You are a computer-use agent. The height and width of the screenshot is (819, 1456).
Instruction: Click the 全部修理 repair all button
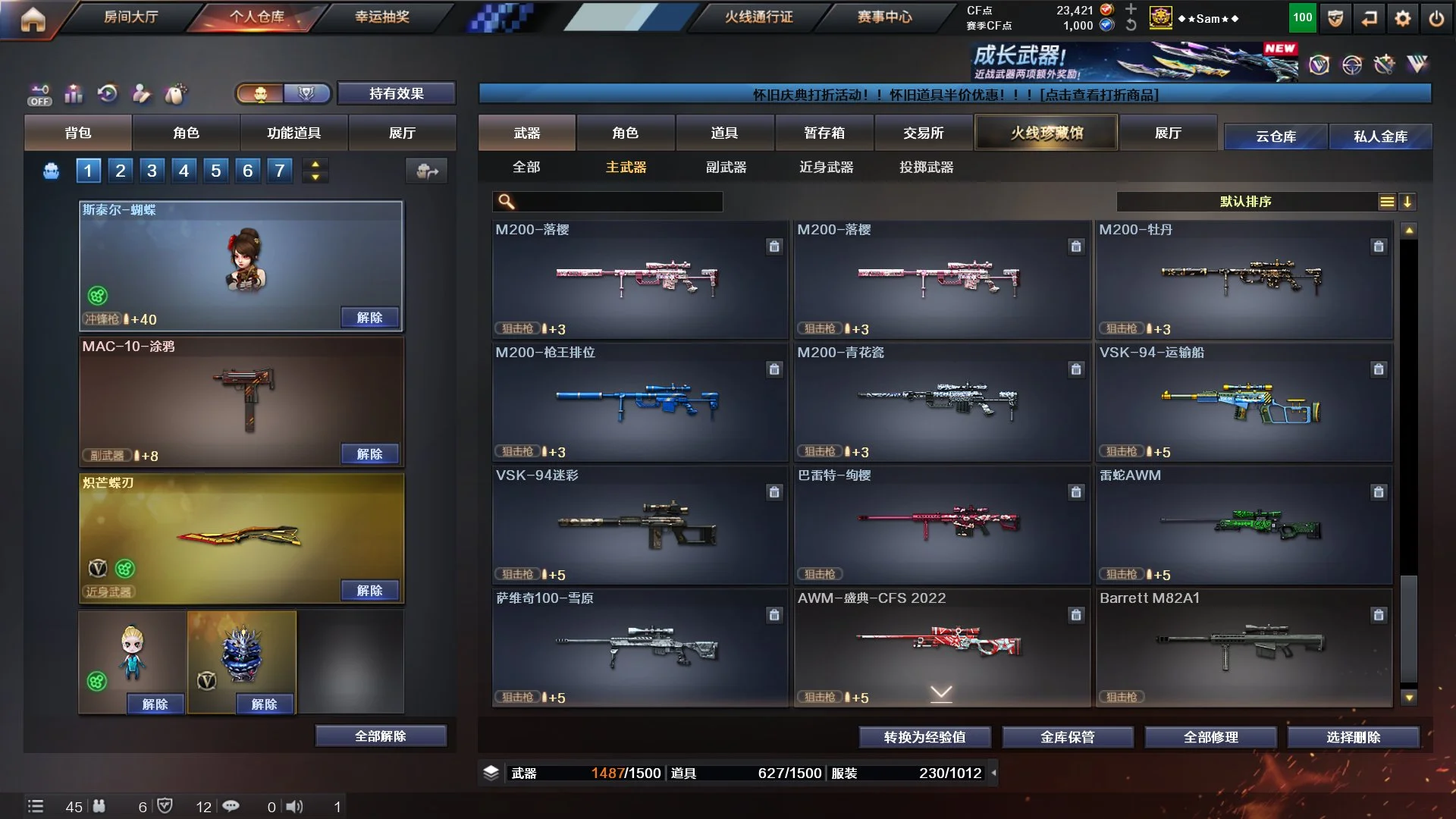coord(1210,737)
